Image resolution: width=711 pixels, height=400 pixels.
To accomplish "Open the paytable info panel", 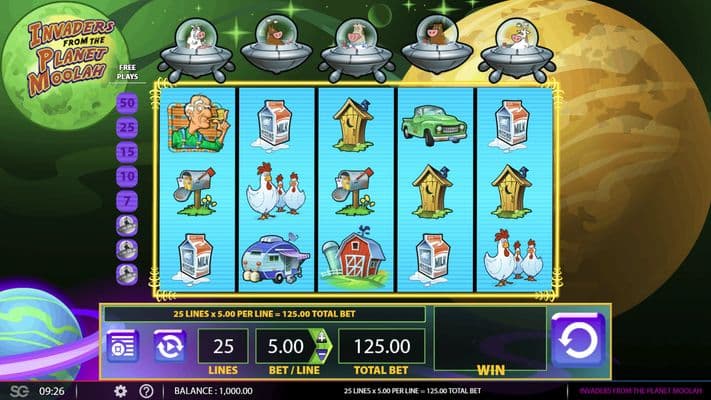I will pyautogui.click(x=122, y=346).
